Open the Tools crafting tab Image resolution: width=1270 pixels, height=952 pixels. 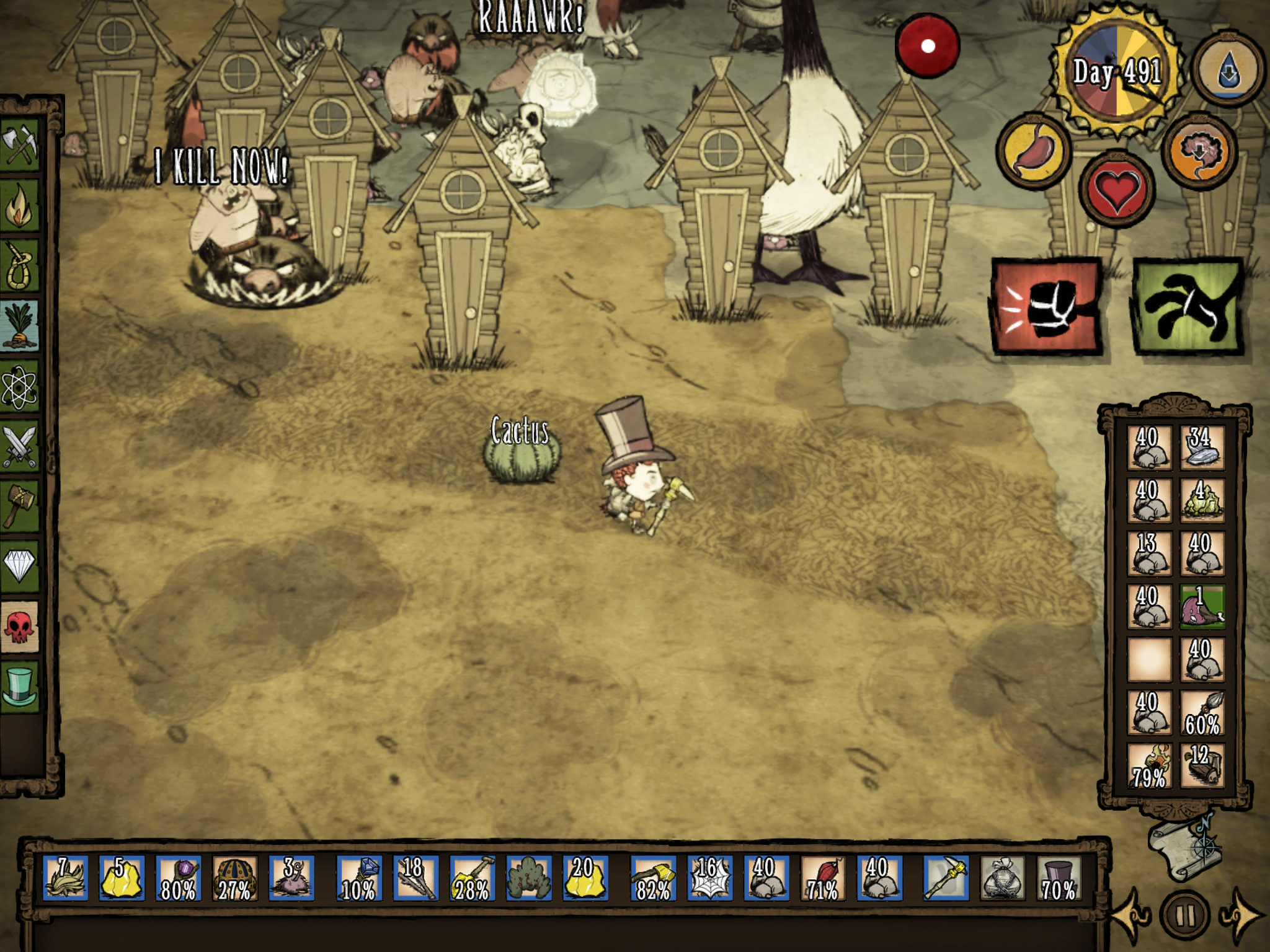click(x=20, y=144)
